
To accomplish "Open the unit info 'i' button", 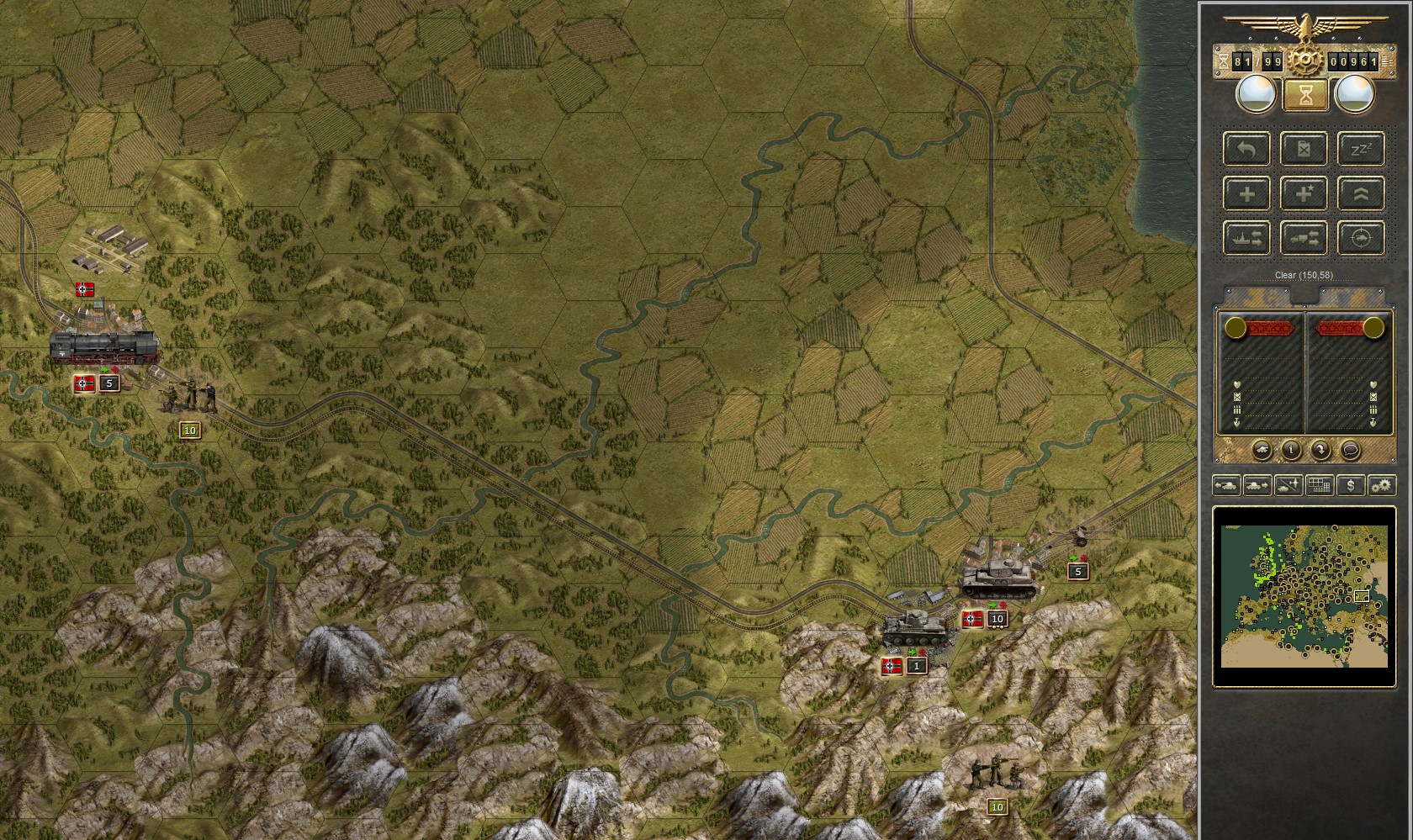I will pyautogui.click(x=1292, y=449).
